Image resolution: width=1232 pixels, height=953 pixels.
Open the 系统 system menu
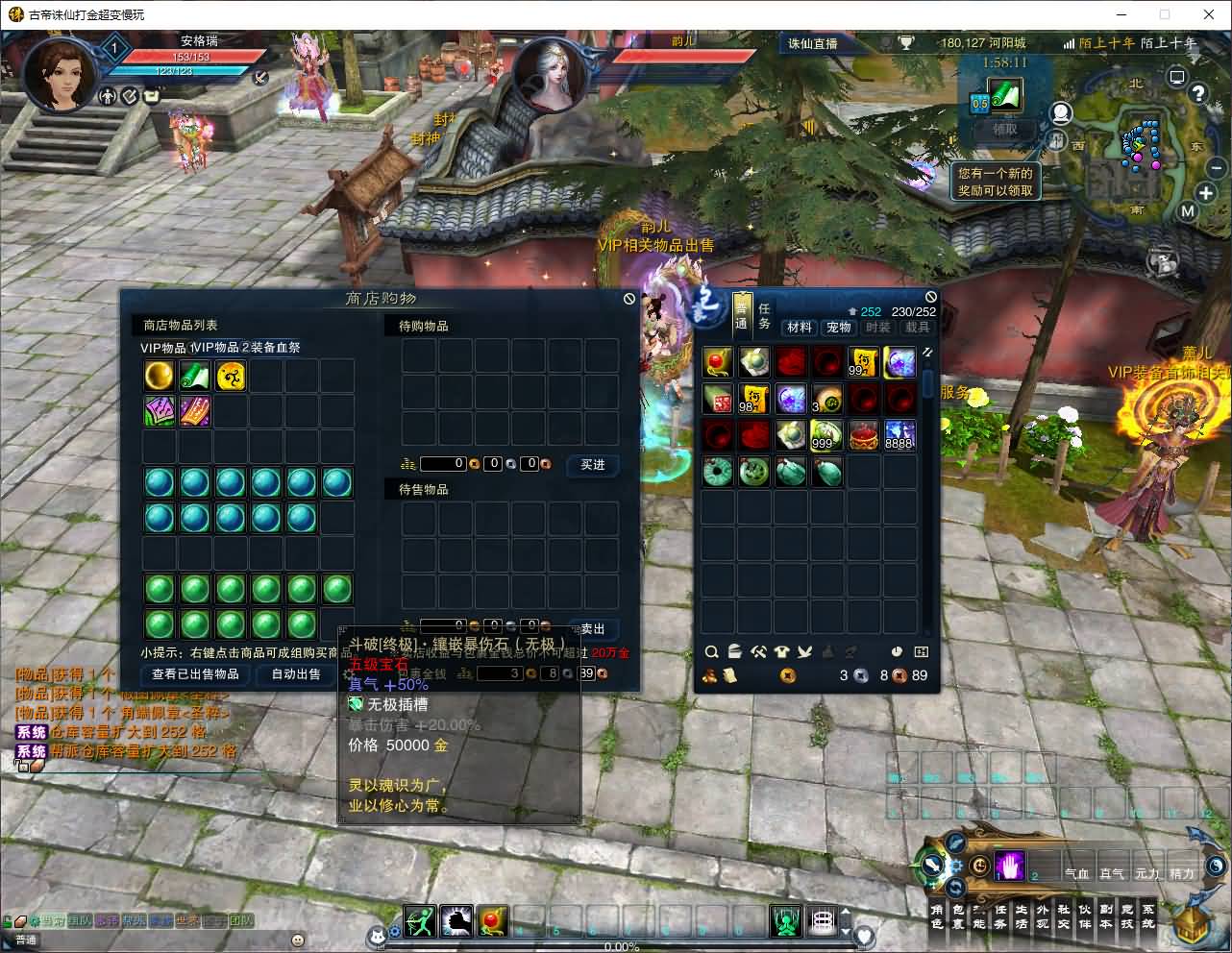click(1148, 916)
